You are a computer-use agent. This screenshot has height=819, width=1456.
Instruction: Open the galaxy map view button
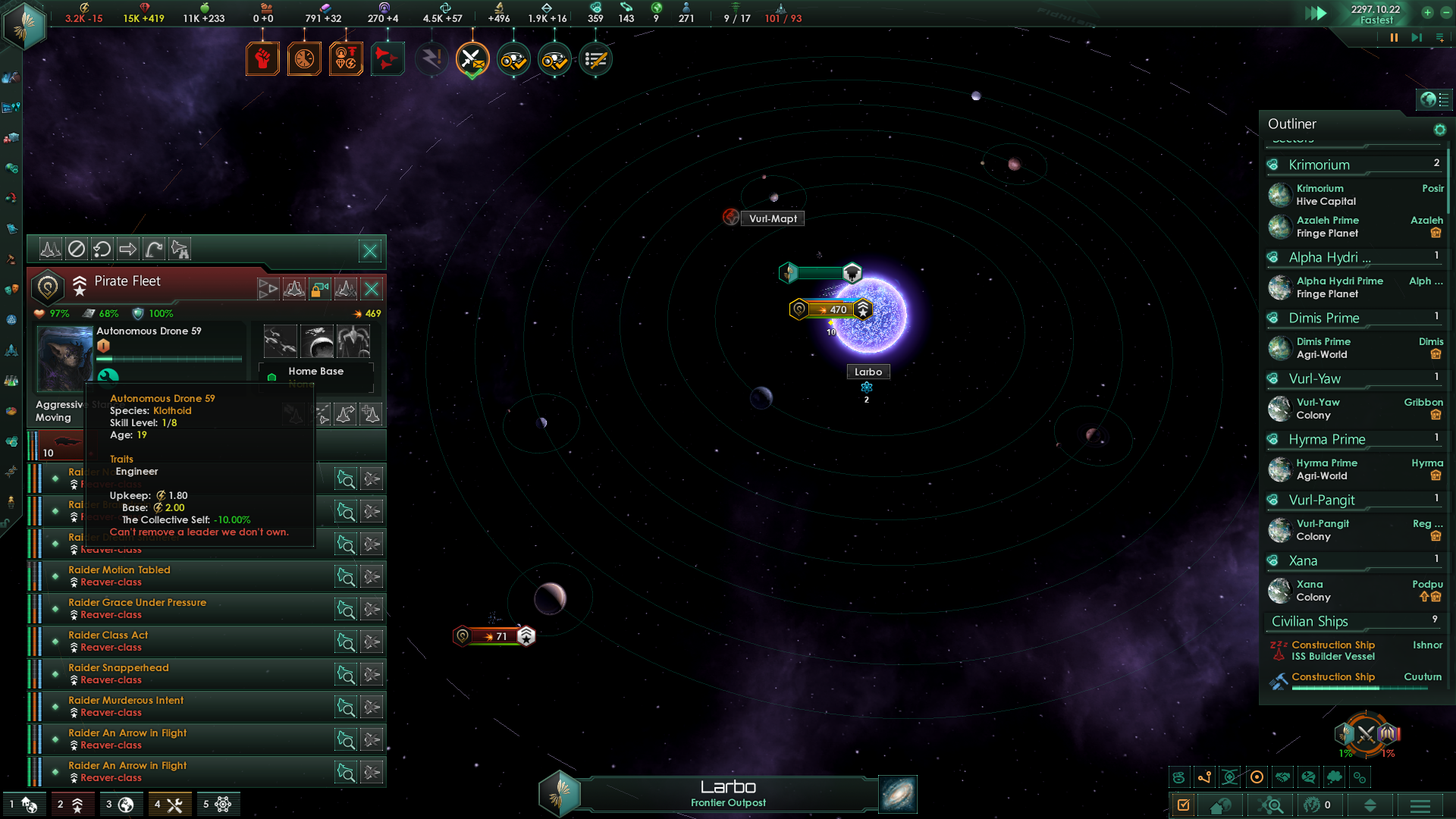point(898,794)
